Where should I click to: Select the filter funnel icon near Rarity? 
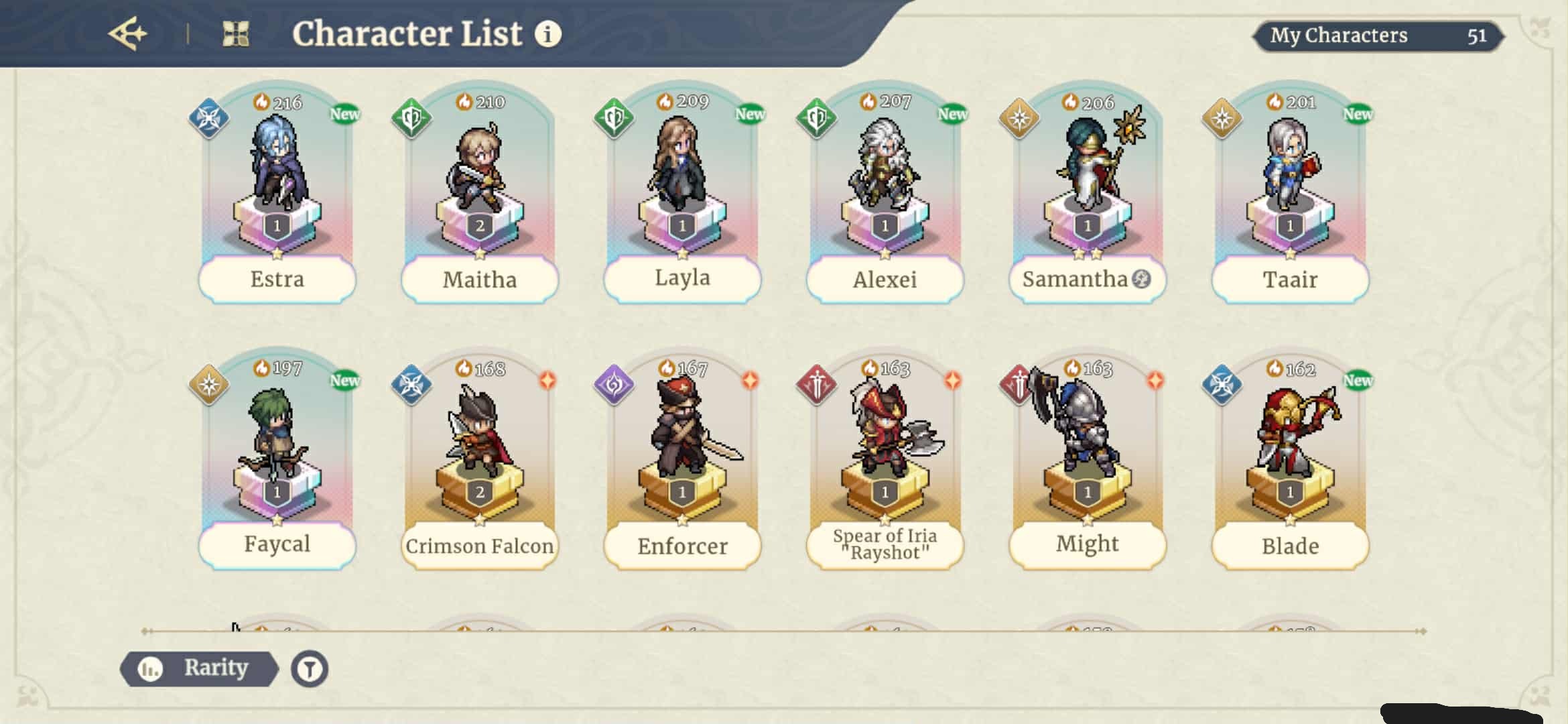tap(309, 668)
